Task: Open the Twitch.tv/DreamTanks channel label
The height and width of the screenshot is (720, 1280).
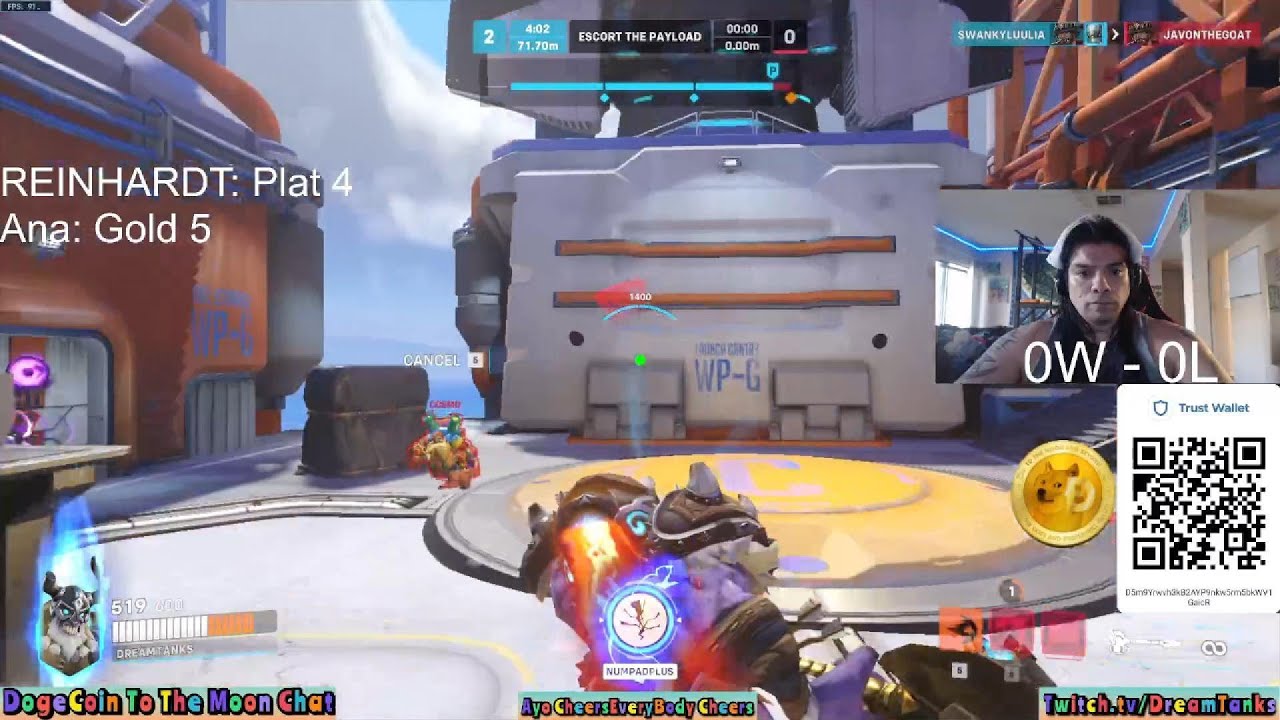Action: pos(1159,704)
